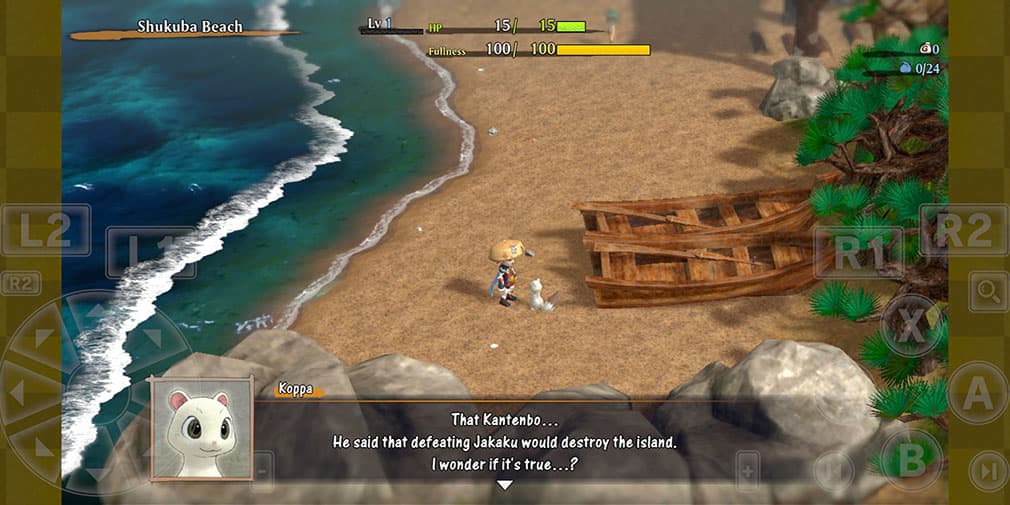
Task: Tap the round B face button
Action: [x=910, y=459]
